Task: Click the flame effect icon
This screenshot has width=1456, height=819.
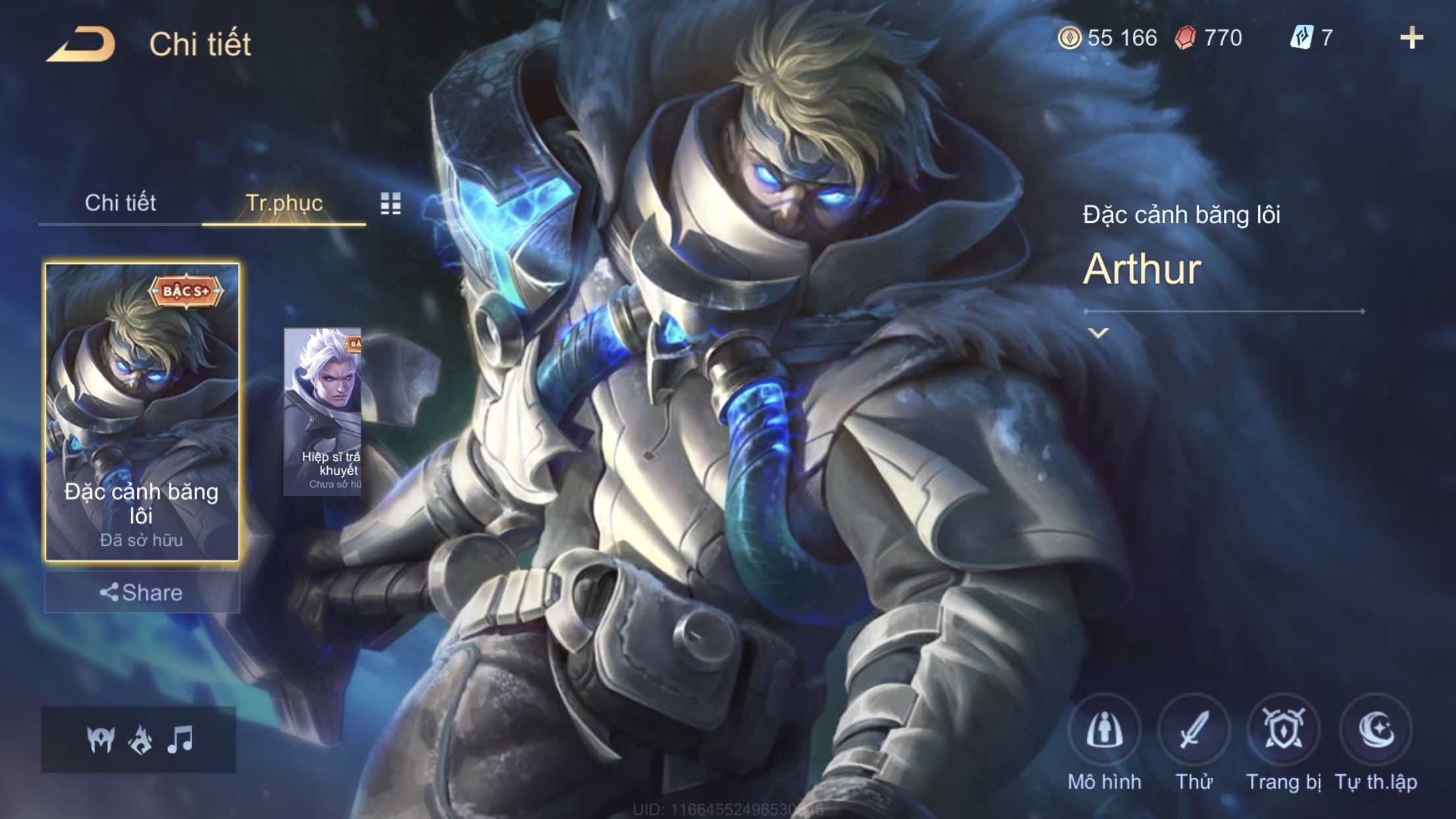Action: [140, 740]
